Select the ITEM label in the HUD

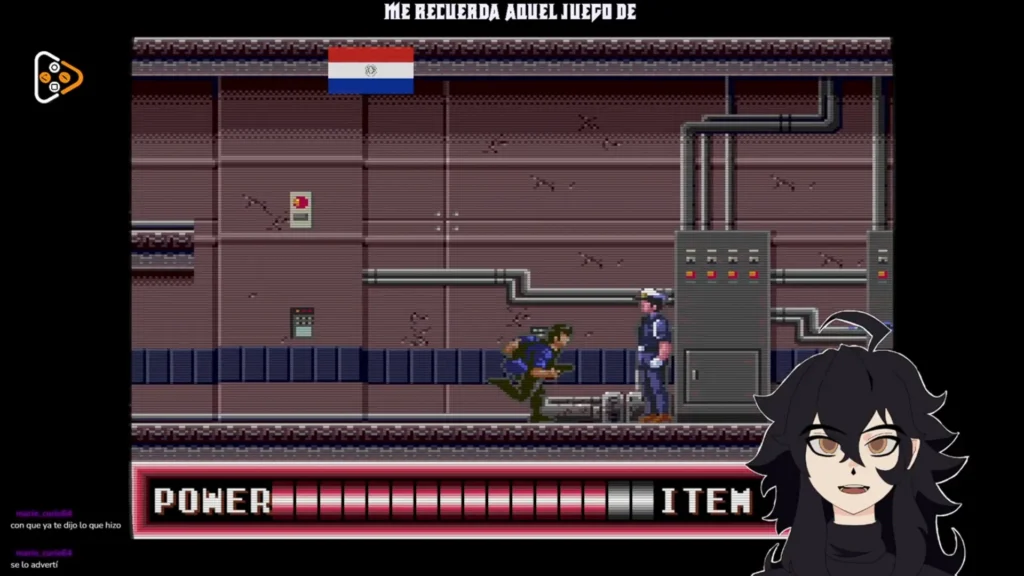pos(706,500)
